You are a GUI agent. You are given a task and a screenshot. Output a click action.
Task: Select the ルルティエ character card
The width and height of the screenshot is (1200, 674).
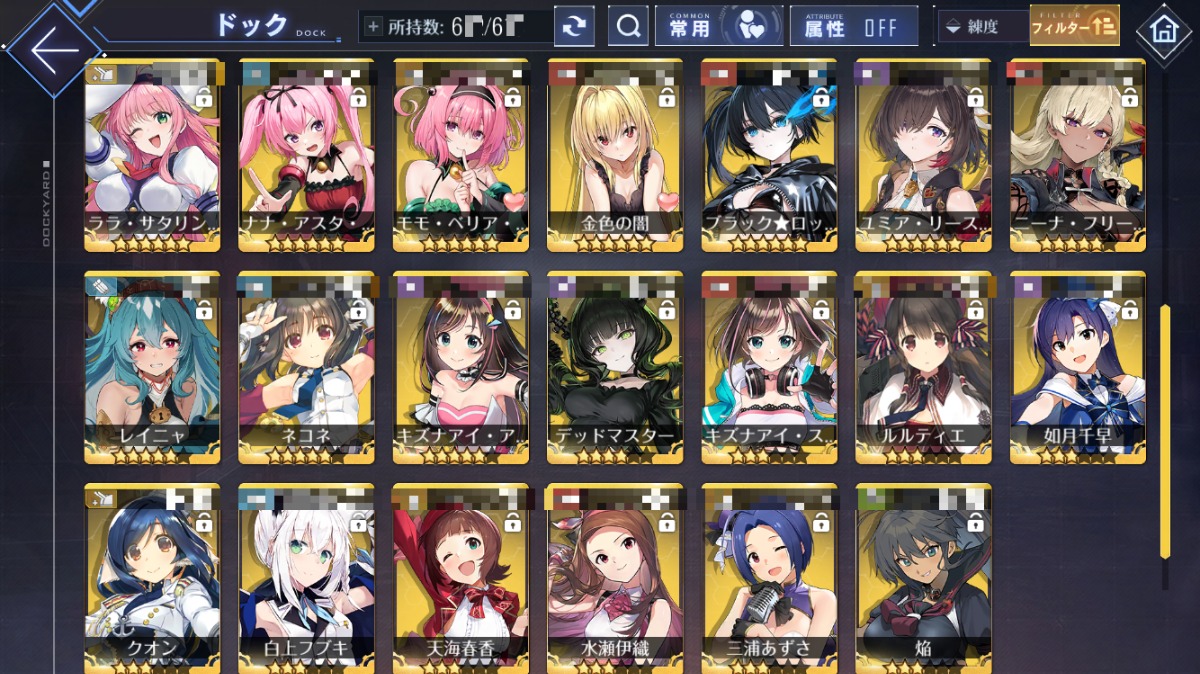click(923, 367)
